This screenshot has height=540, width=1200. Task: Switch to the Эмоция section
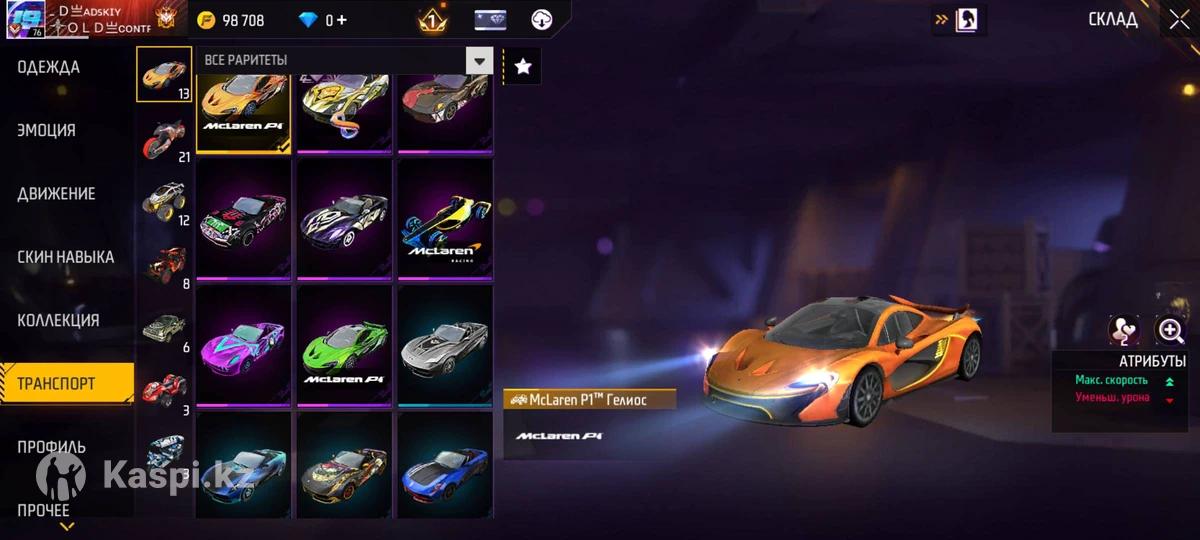[46, 130]
